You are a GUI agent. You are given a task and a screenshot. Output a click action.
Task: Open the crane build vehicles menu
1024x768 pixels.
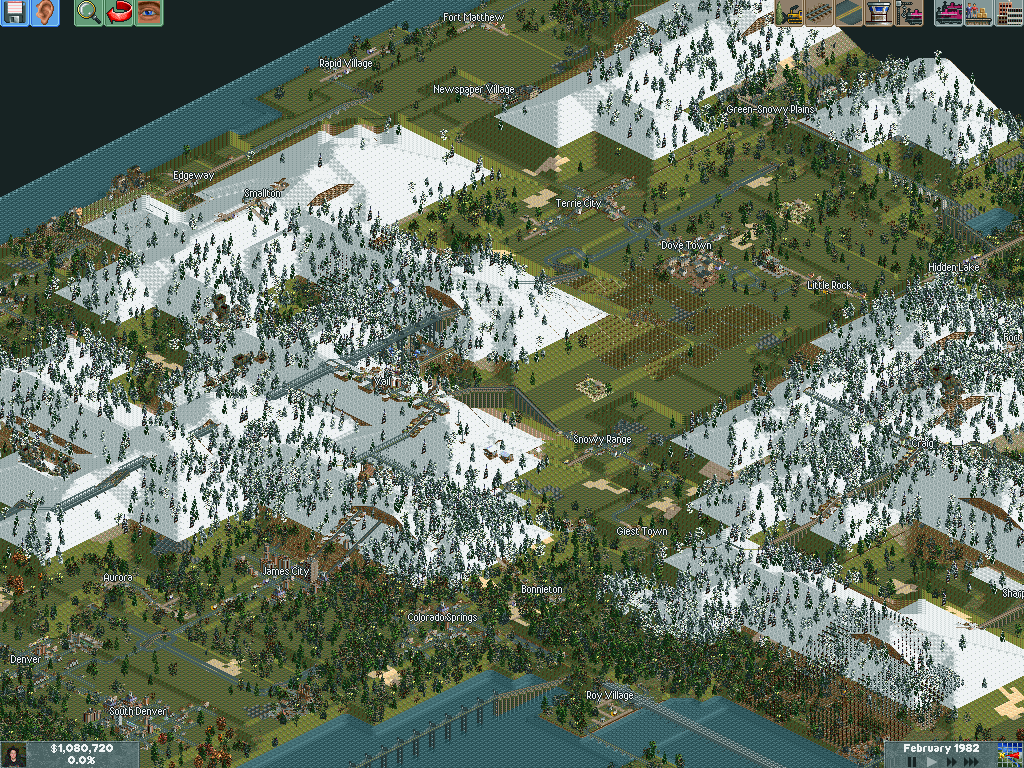[910, 13]
